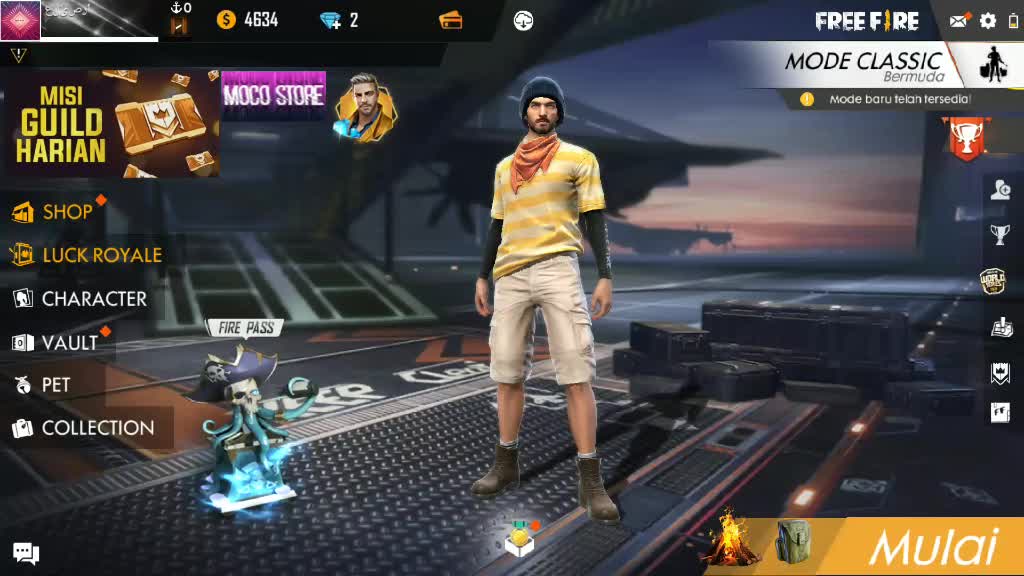Start the match with the Mulai button

click(932, 547)
